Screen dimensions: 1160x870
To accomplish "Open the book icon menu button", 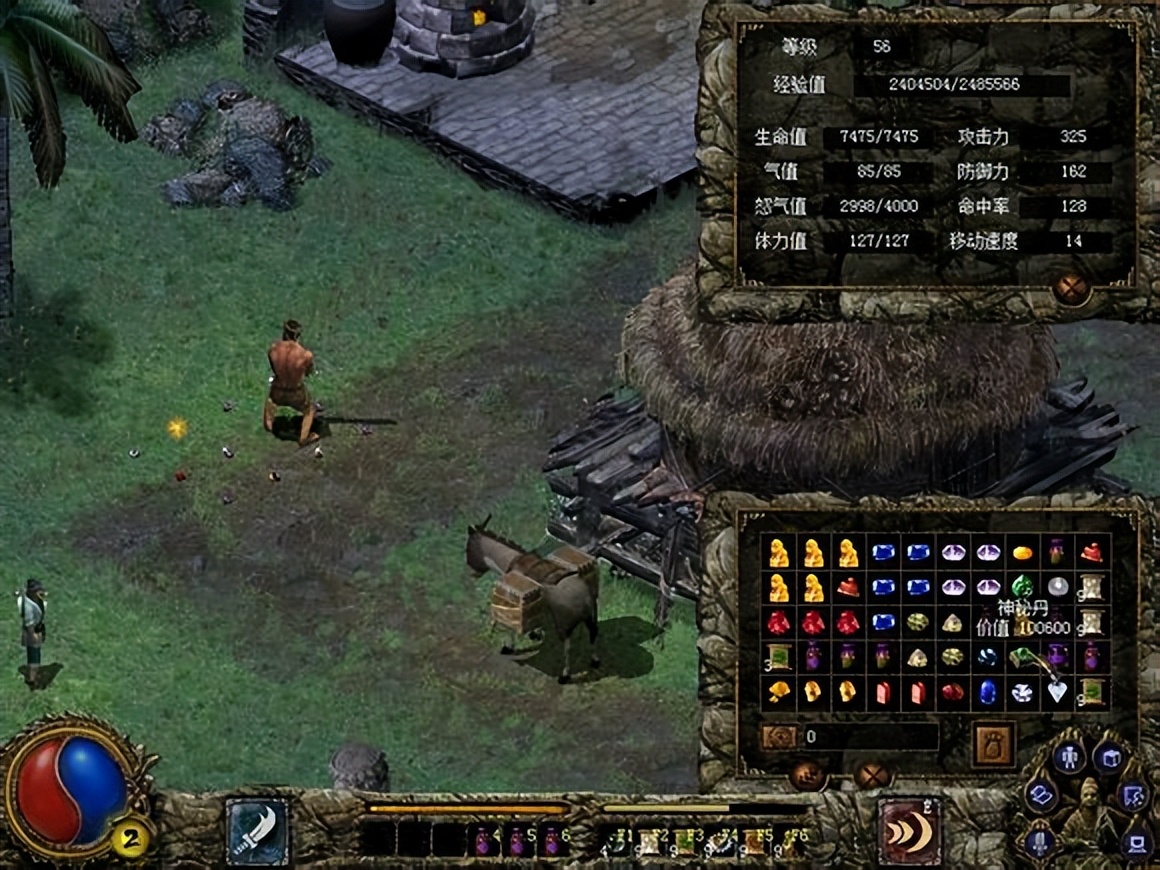I will tap(1042, 796).
